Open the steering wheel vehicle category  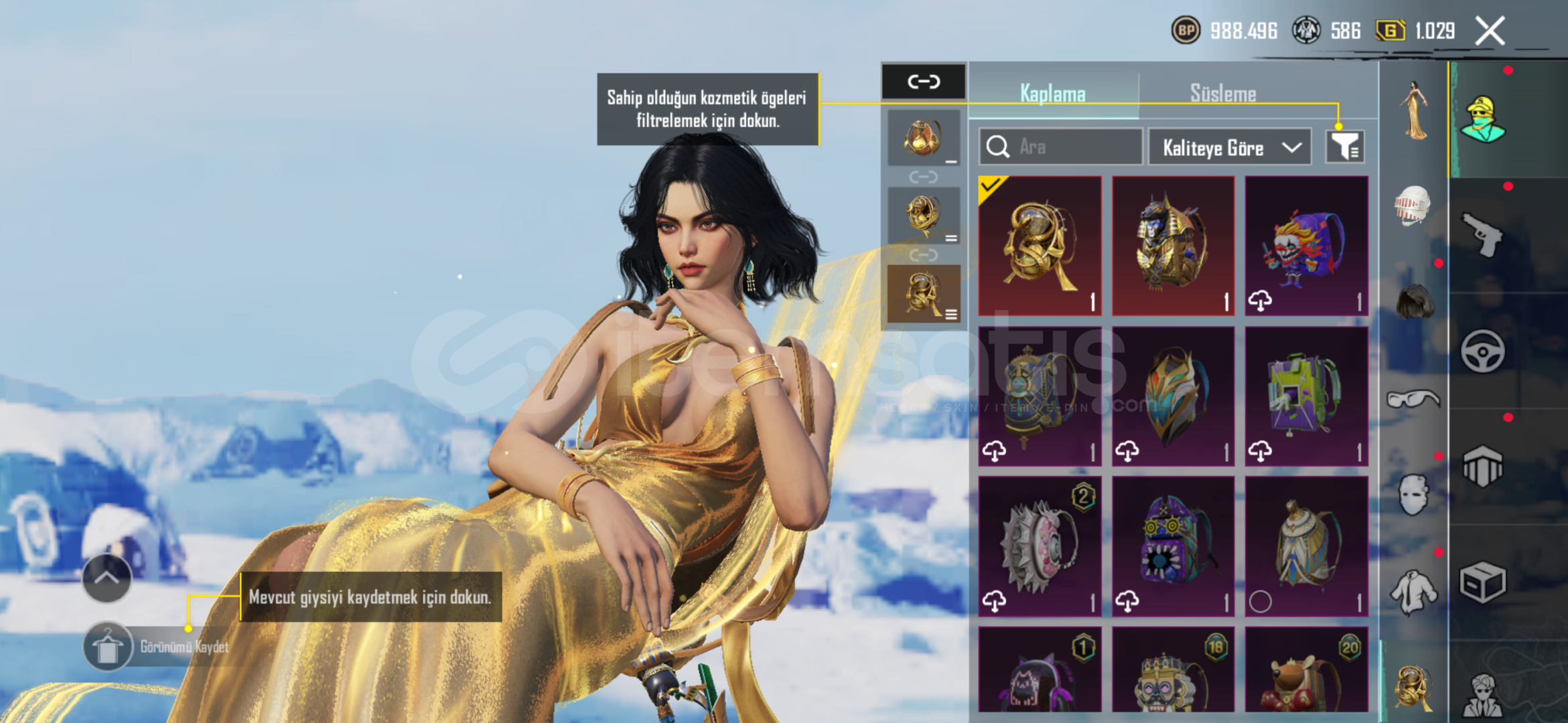click(1482, 351)
